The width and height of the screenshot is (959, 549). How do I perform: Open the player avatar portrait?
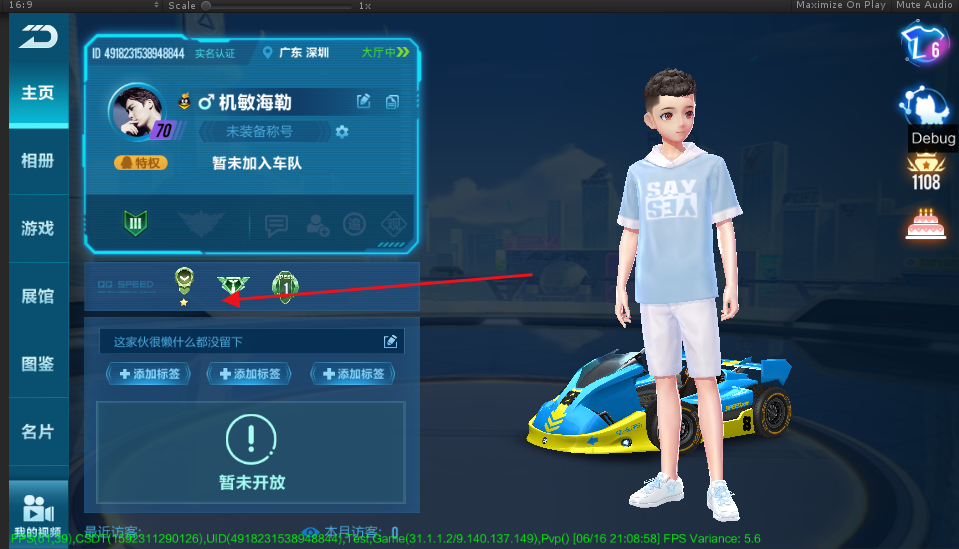tap(139, 112)
